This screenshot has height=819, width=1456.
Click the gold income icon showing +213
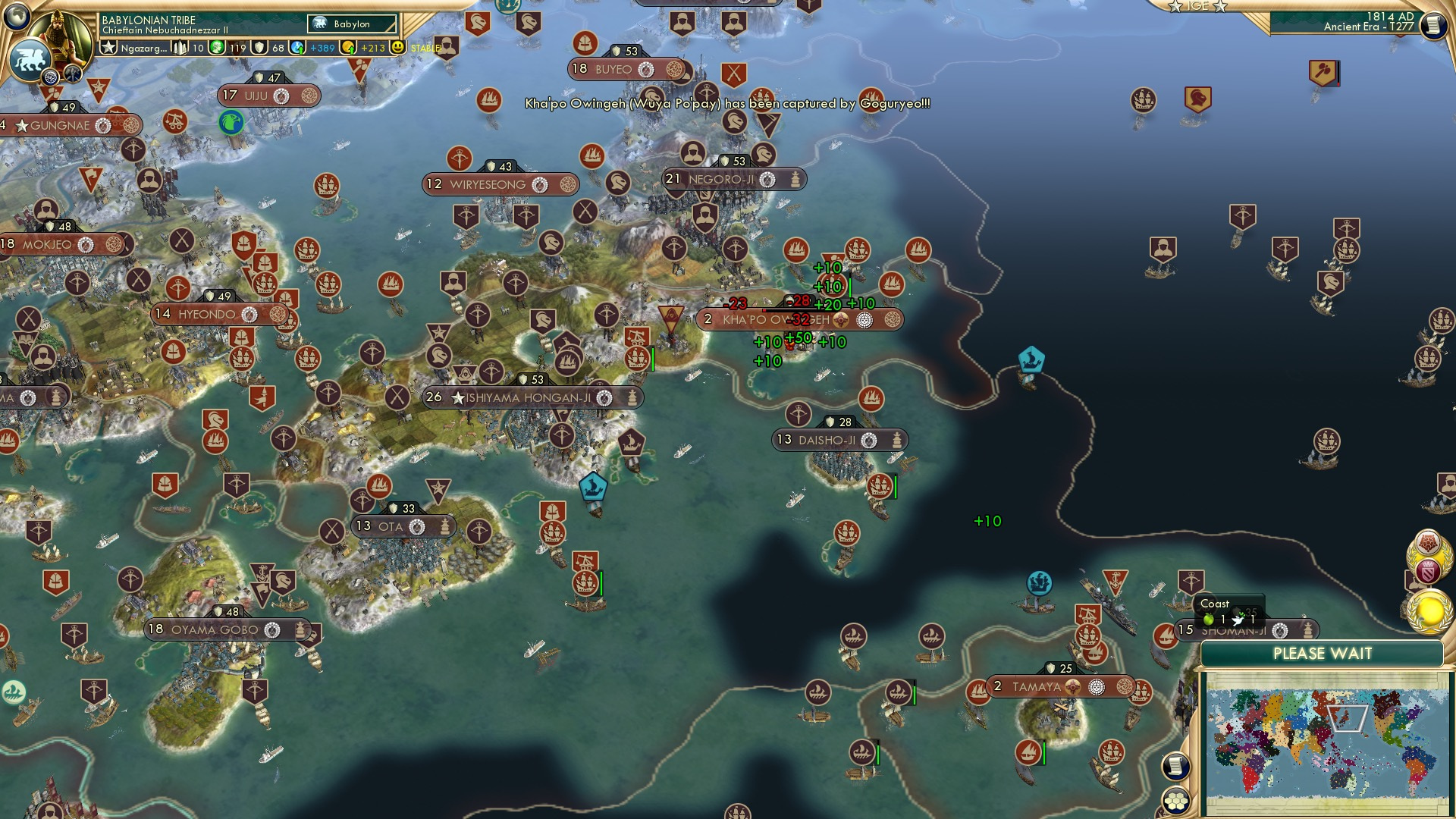point(347,48)
